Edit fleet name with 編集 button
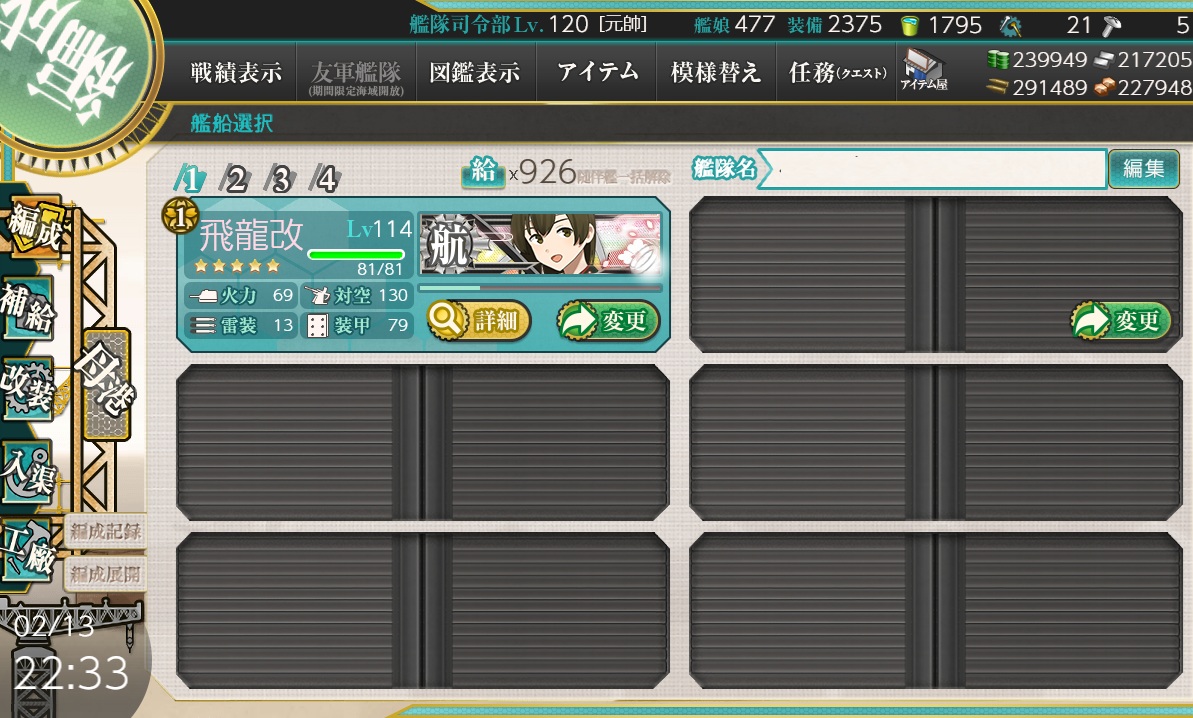1193x718 pixels. tap(1143, 169)
